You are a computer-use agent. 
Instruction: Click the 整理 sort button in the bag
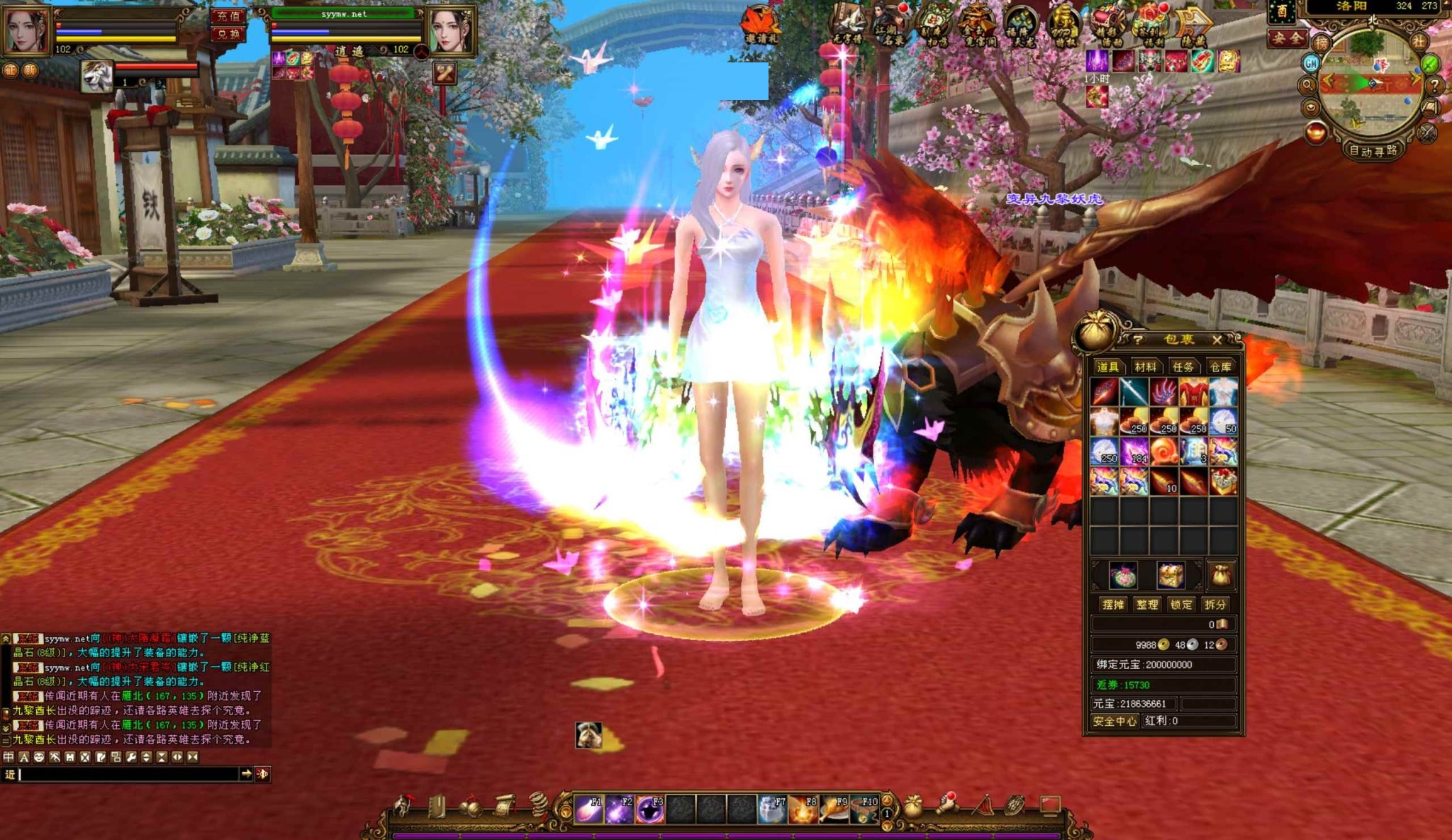coord(1146,605)
